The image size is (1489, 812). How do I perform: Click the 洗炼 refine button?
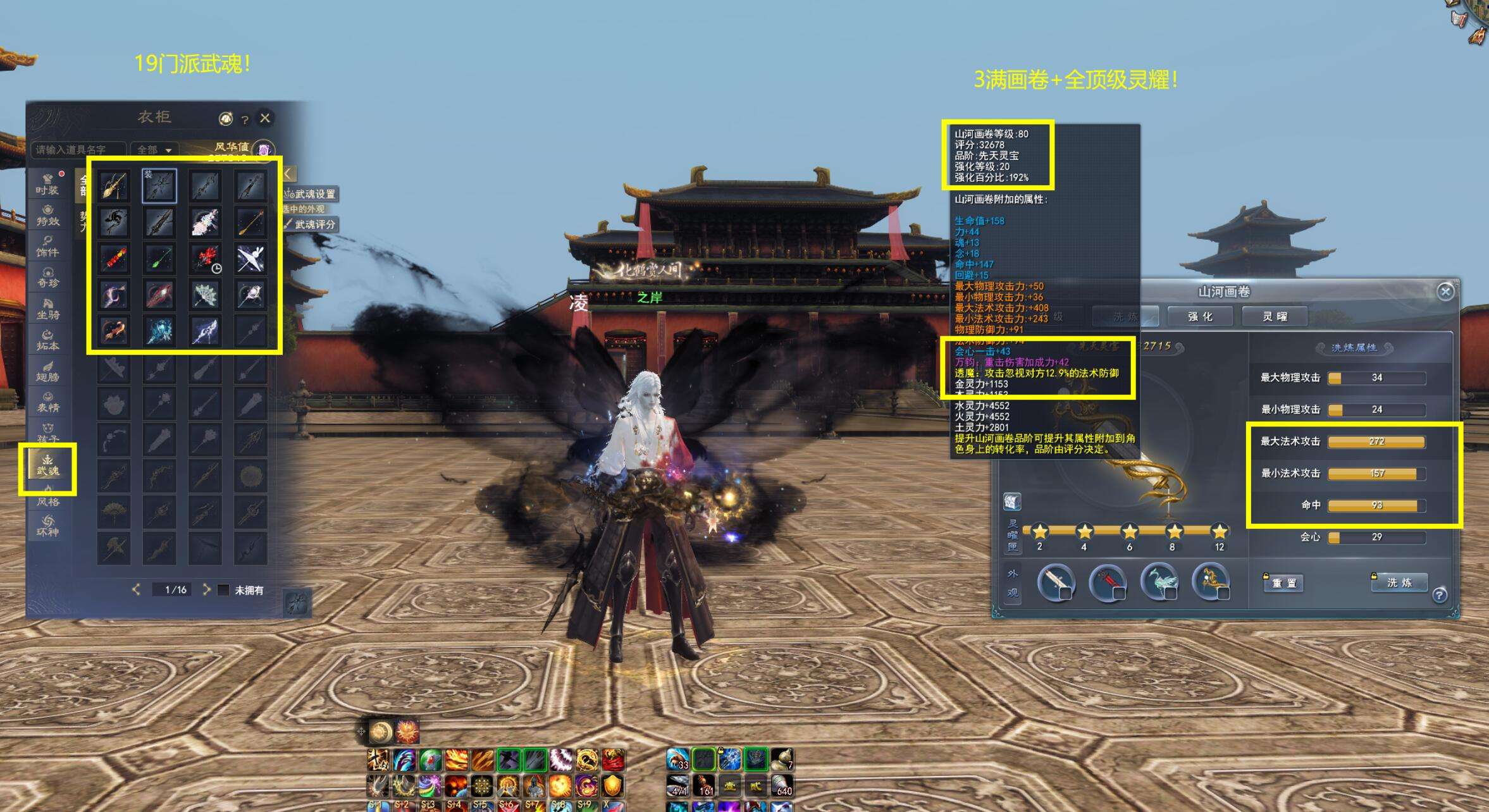[x=1399, y=582]
